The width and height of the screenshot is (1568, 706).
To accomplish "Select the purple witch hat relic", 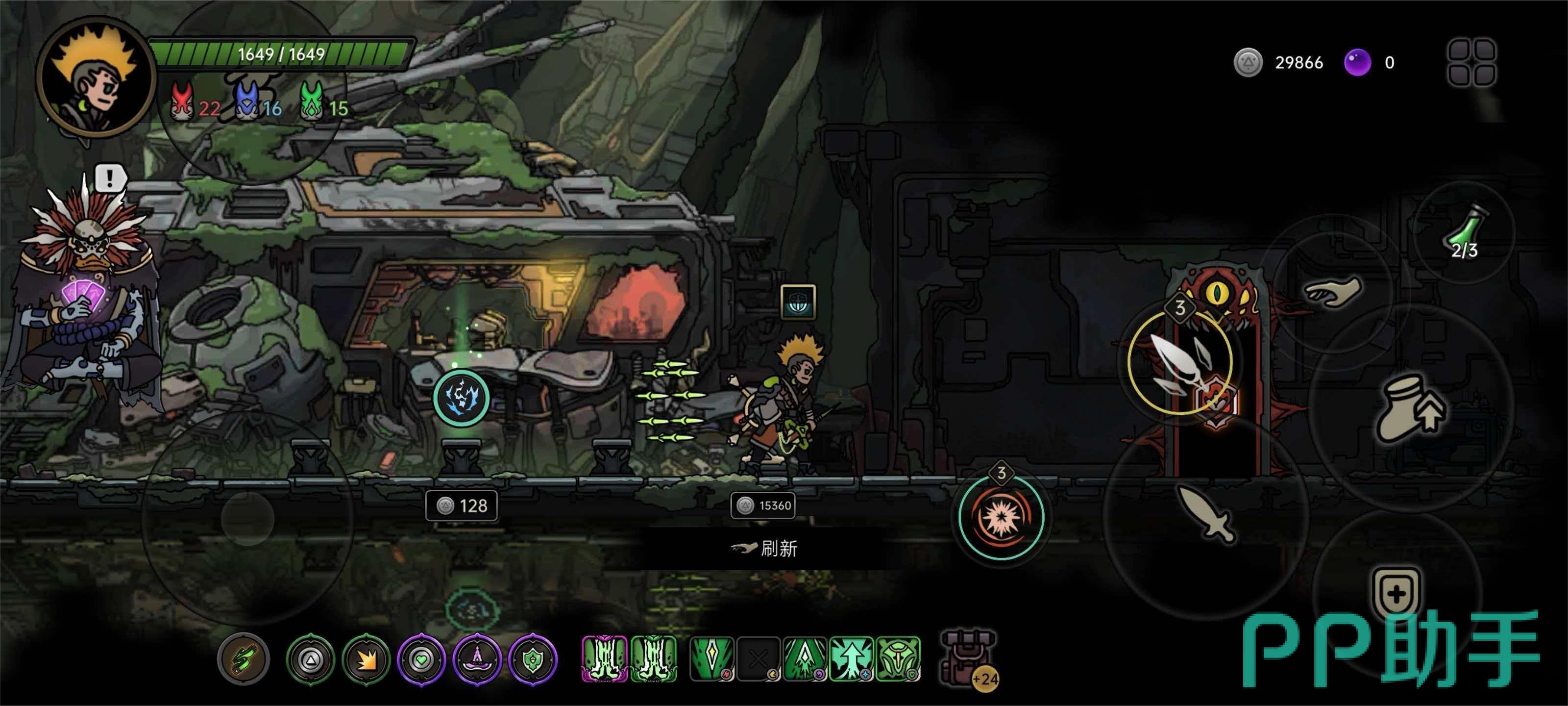I will [x=477, y=659].
